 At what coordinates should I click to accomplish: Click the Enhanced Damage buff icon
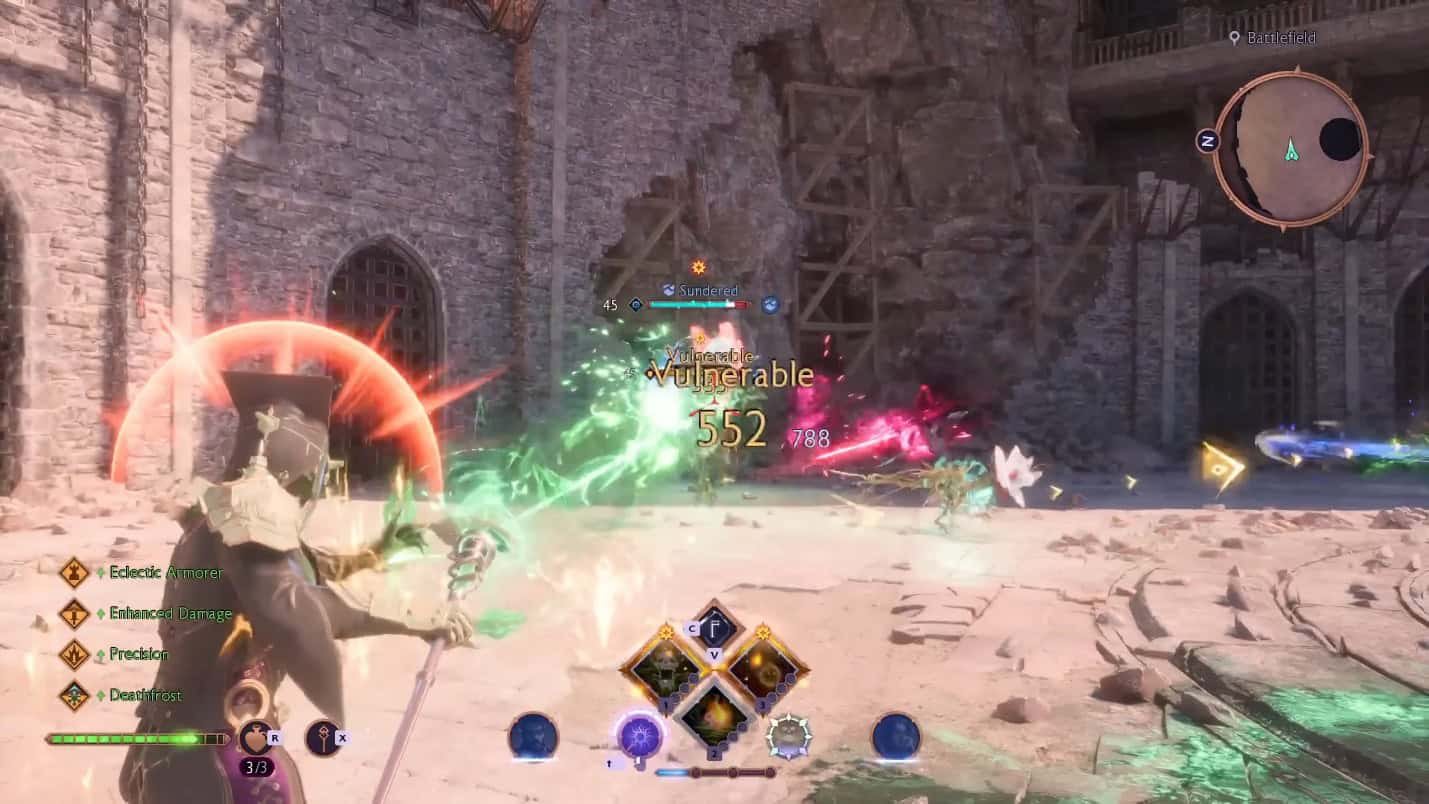coord(76,614)
